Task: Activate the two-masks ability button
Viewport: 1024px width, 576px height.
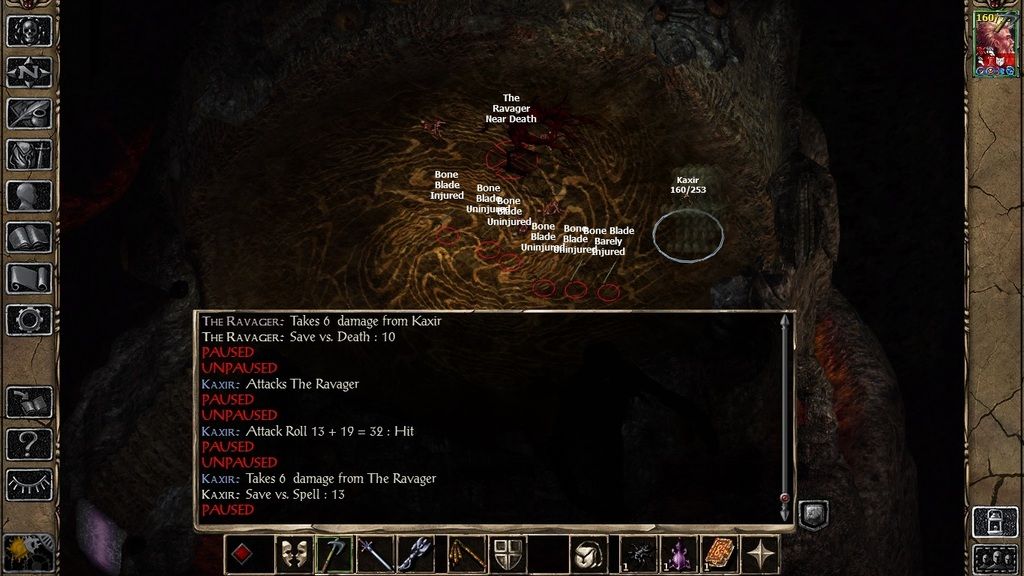Action: 292,555
